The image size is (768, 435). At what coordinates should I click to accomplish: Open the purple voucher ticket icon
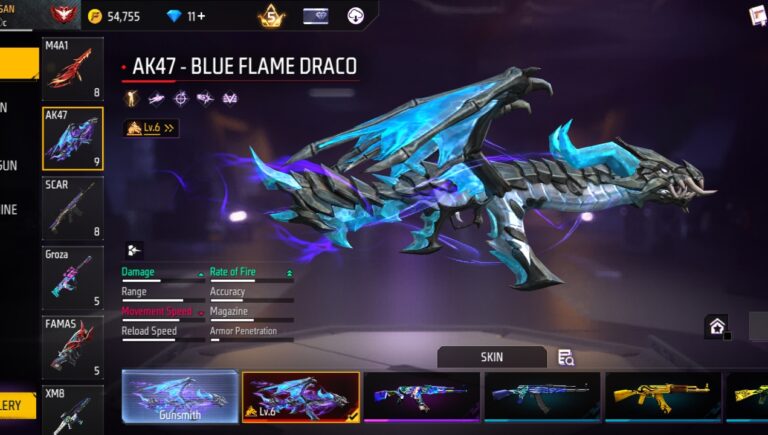(316, 16)
